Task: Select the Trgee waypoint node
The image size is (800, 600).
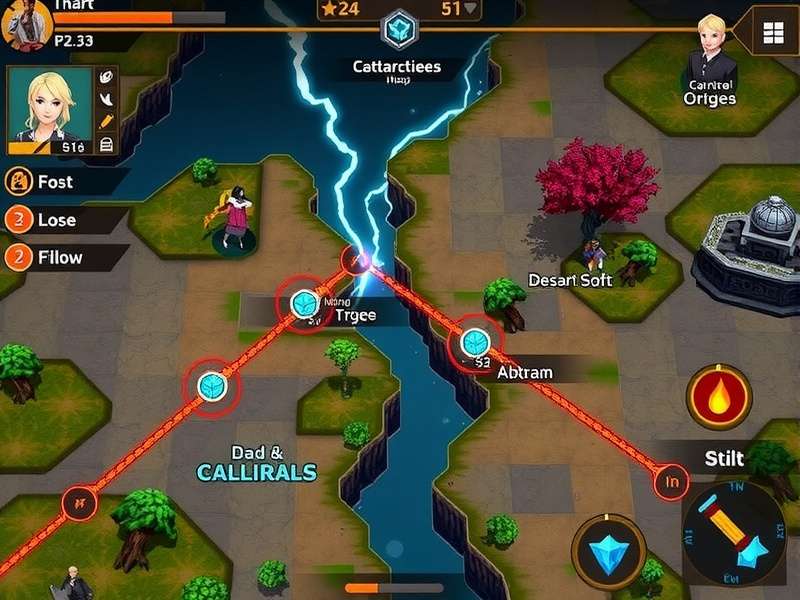Action: click(304, 302)
